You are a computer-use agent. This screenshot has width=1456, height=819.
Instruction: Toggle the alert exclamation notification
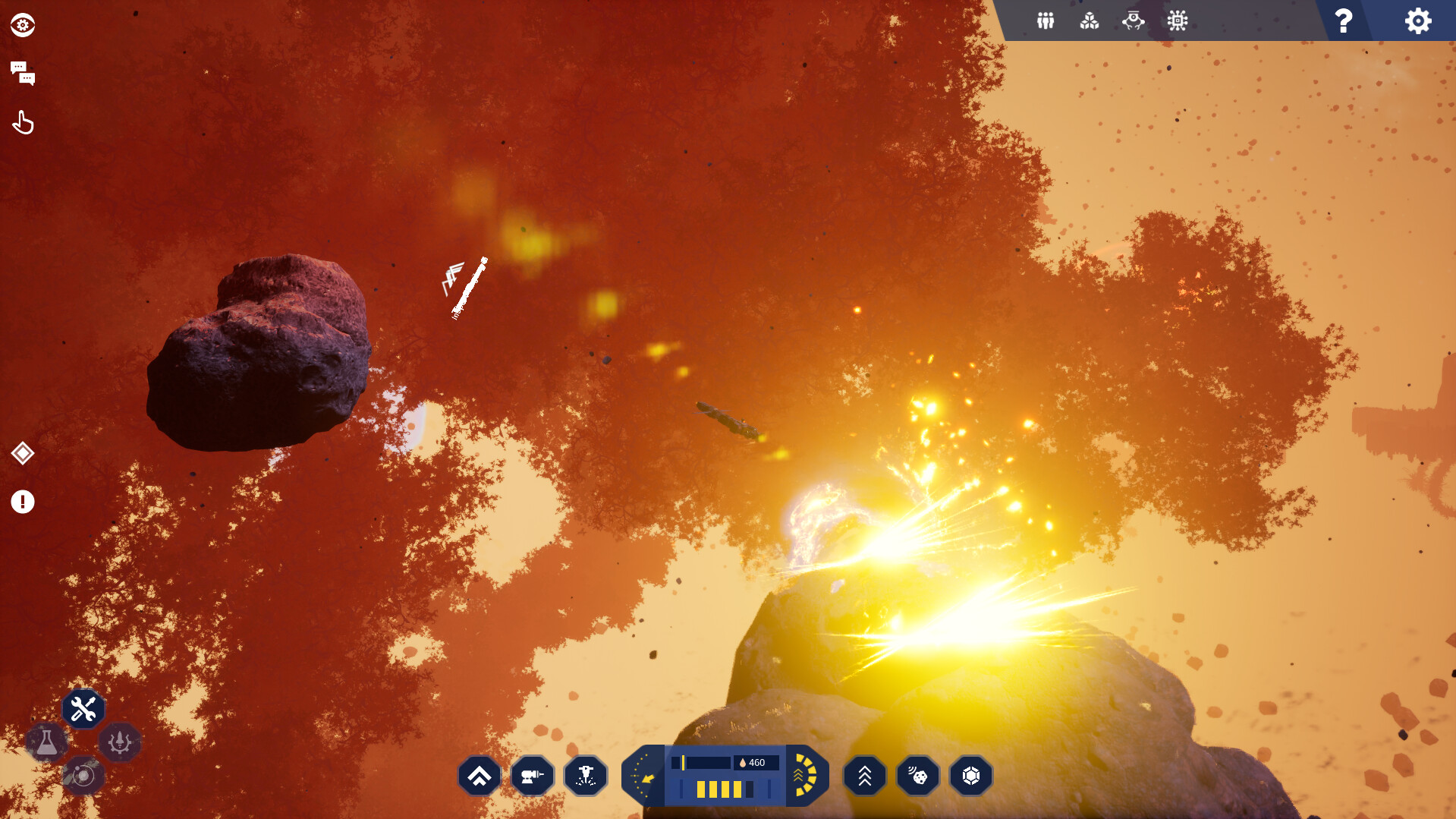click(23, 502)
